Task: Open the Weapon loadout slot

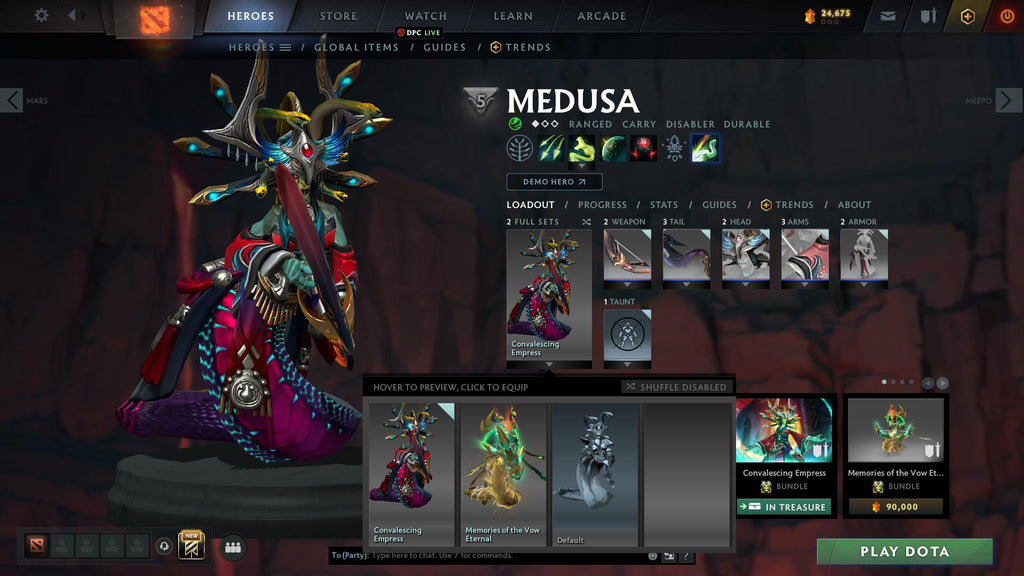Action: pos(627,255)
